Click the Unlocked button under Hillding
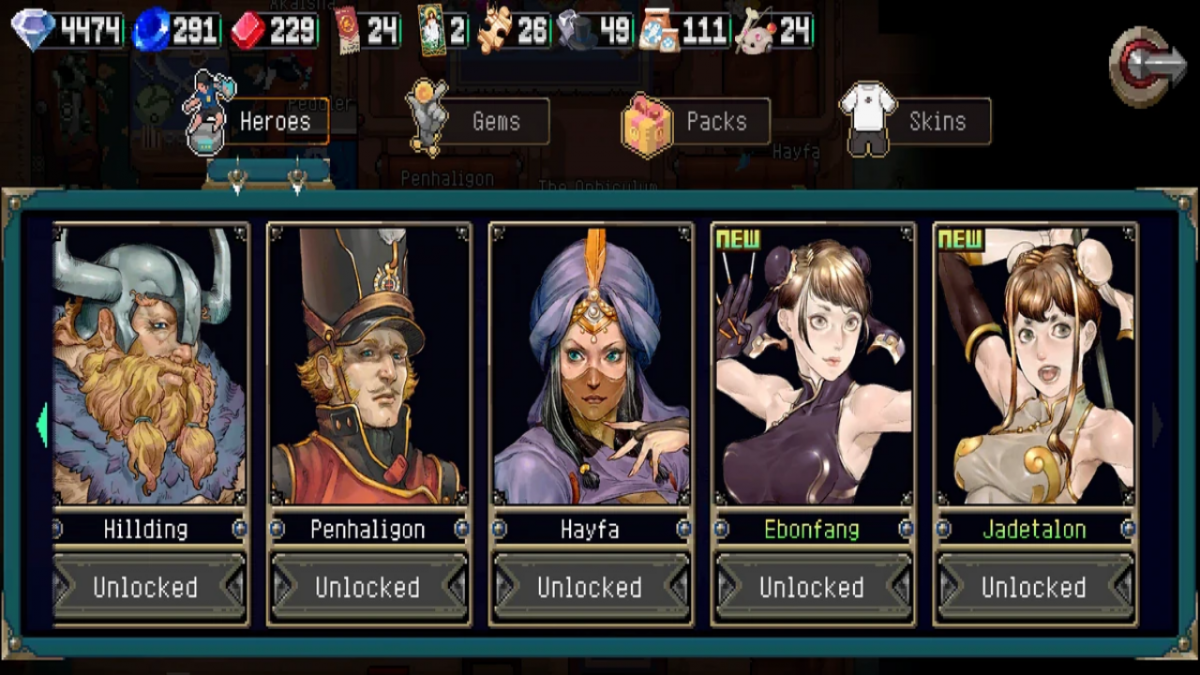1200x675 pixels. pyautogui.click(x=146, y=588)
